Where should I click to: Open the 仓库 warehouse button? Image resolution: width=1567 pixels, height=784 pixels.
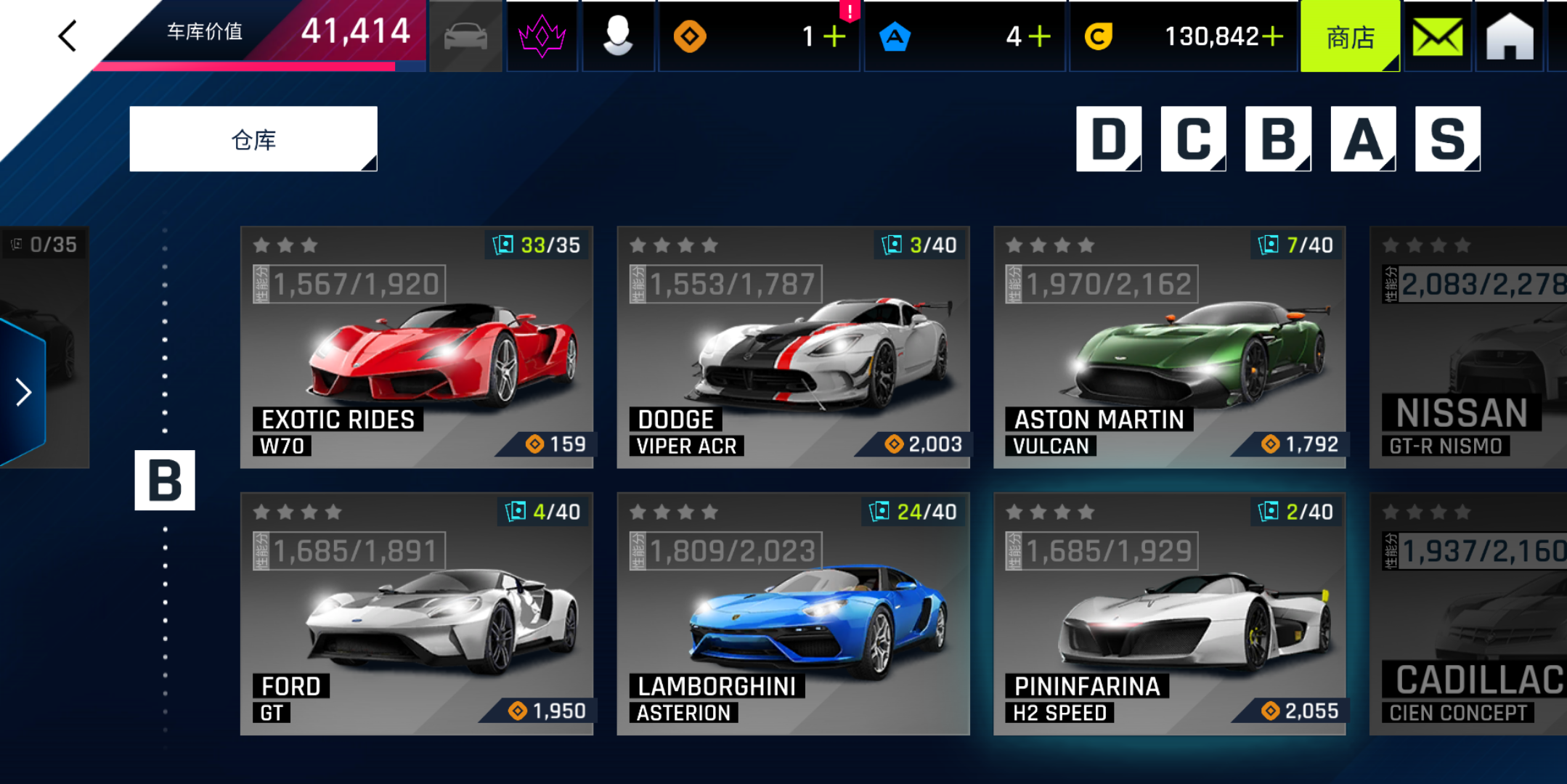point(253,139)
